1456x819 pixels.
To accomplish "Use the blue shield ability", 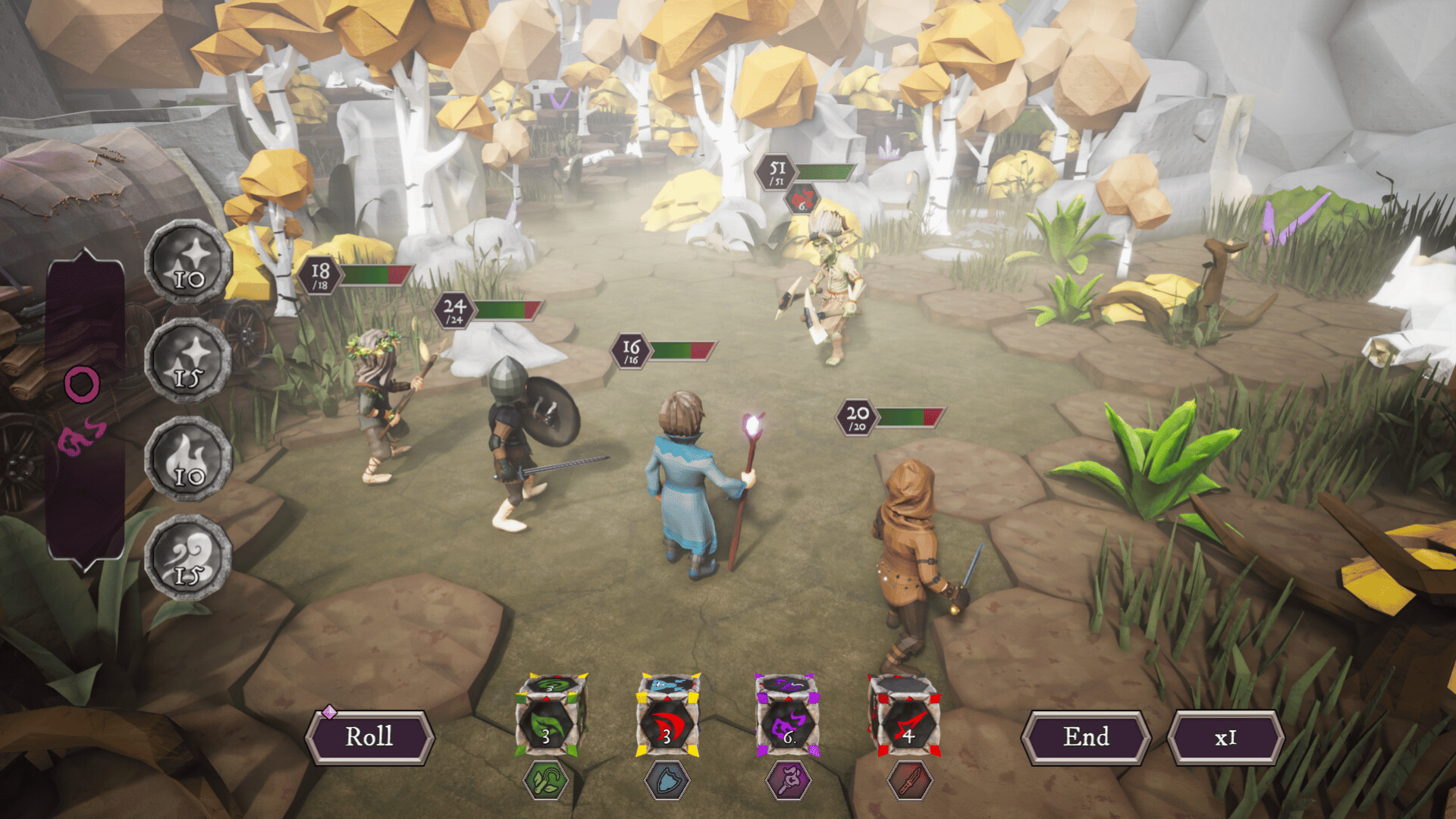I will click(x=667, y=780).
